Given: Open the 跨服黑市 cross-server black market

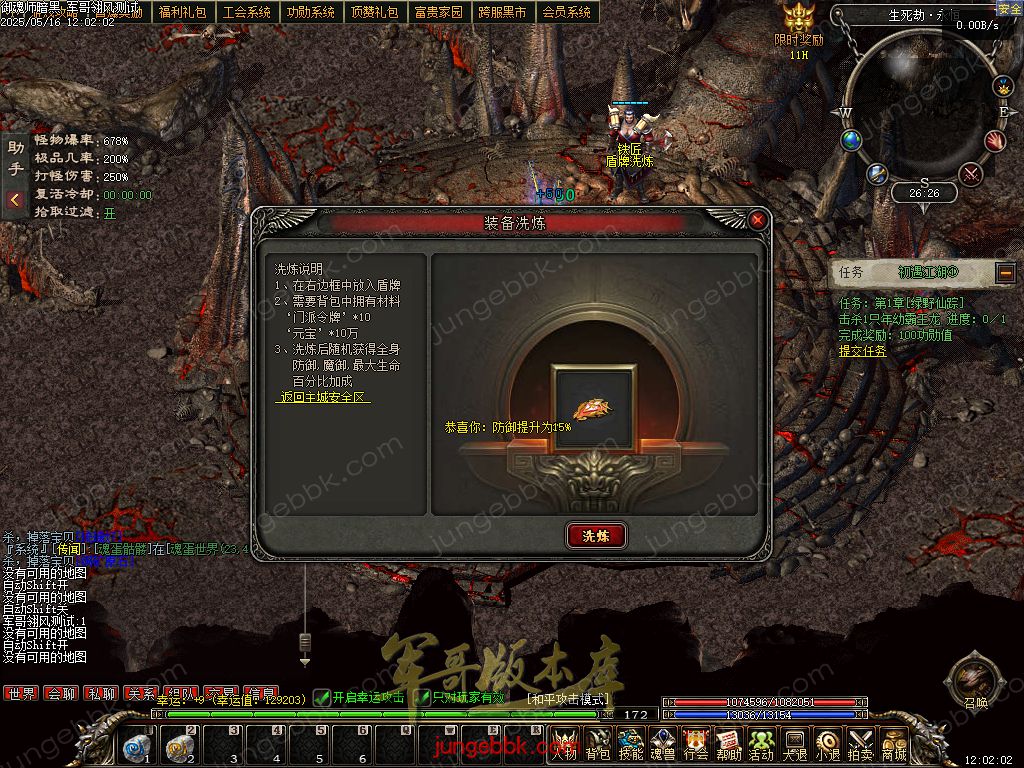Looking at the screenshot, I should tap(502, 12).
